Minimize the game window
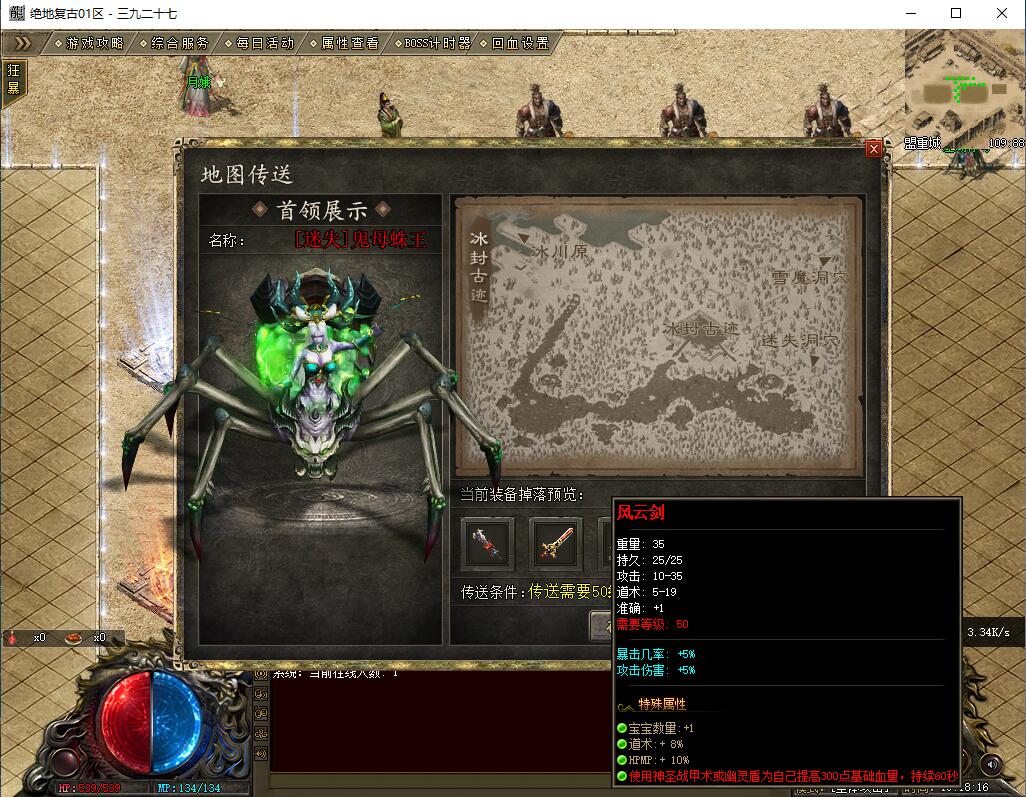Viewport: 1026px width, 797px height. pos(910,13)
